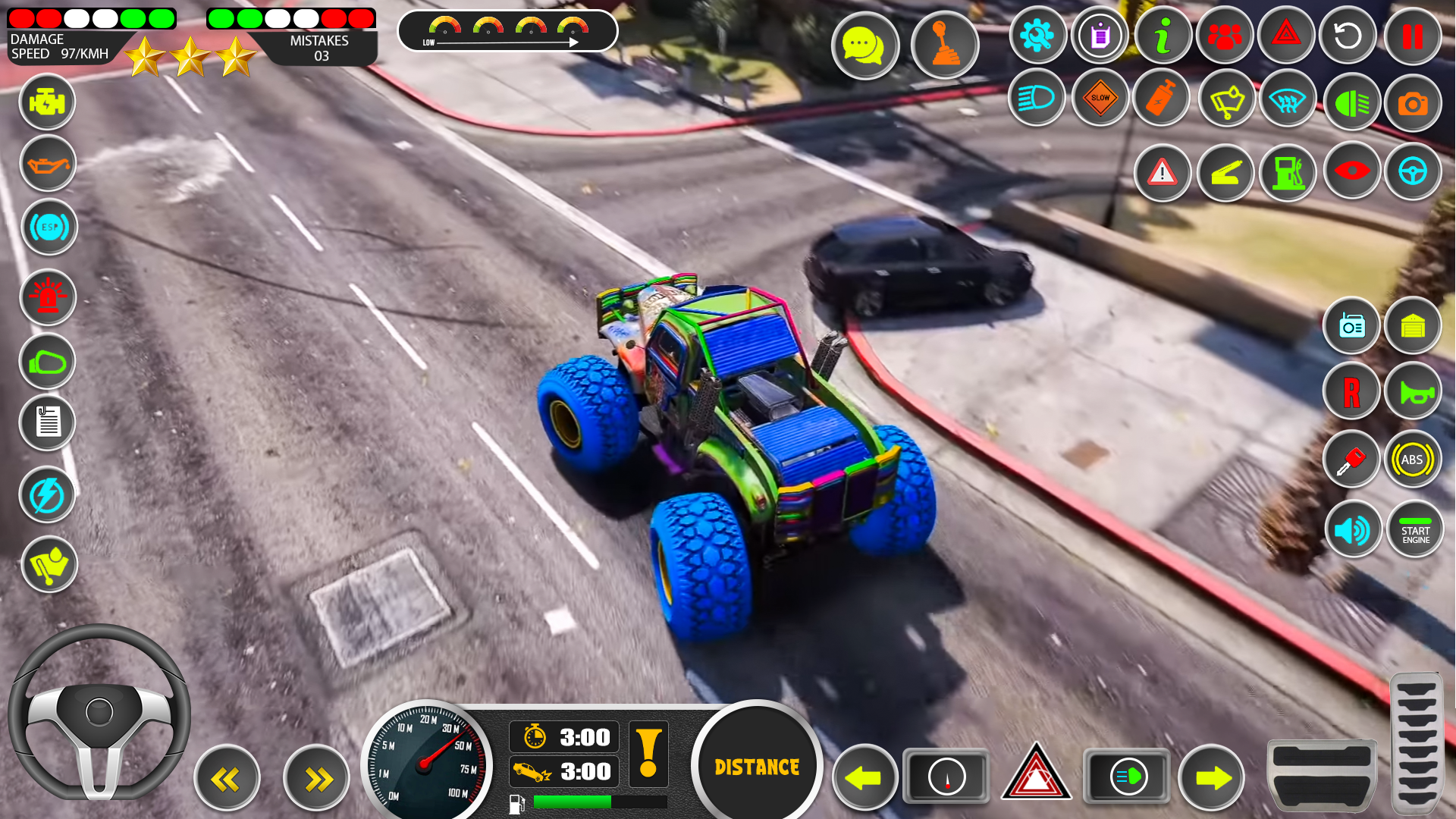Screen dimensions: 1456x819
Task: Activate the emergency siren light
Action: [x=47, y=297]
